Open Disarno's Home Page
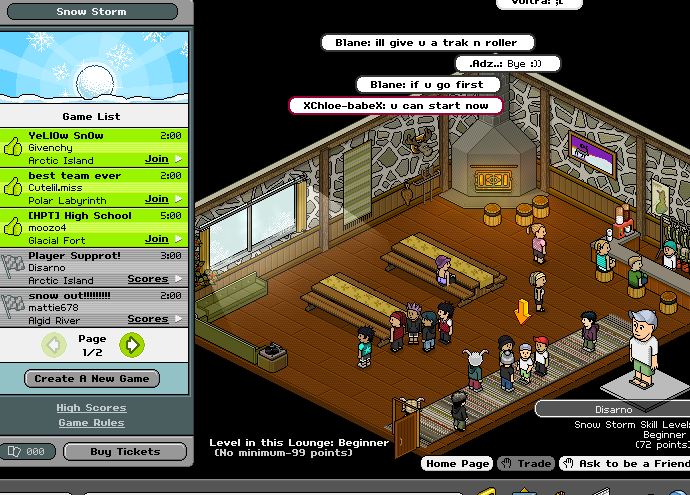Screen dimensions: 690x495 click(x=457, y=464)
